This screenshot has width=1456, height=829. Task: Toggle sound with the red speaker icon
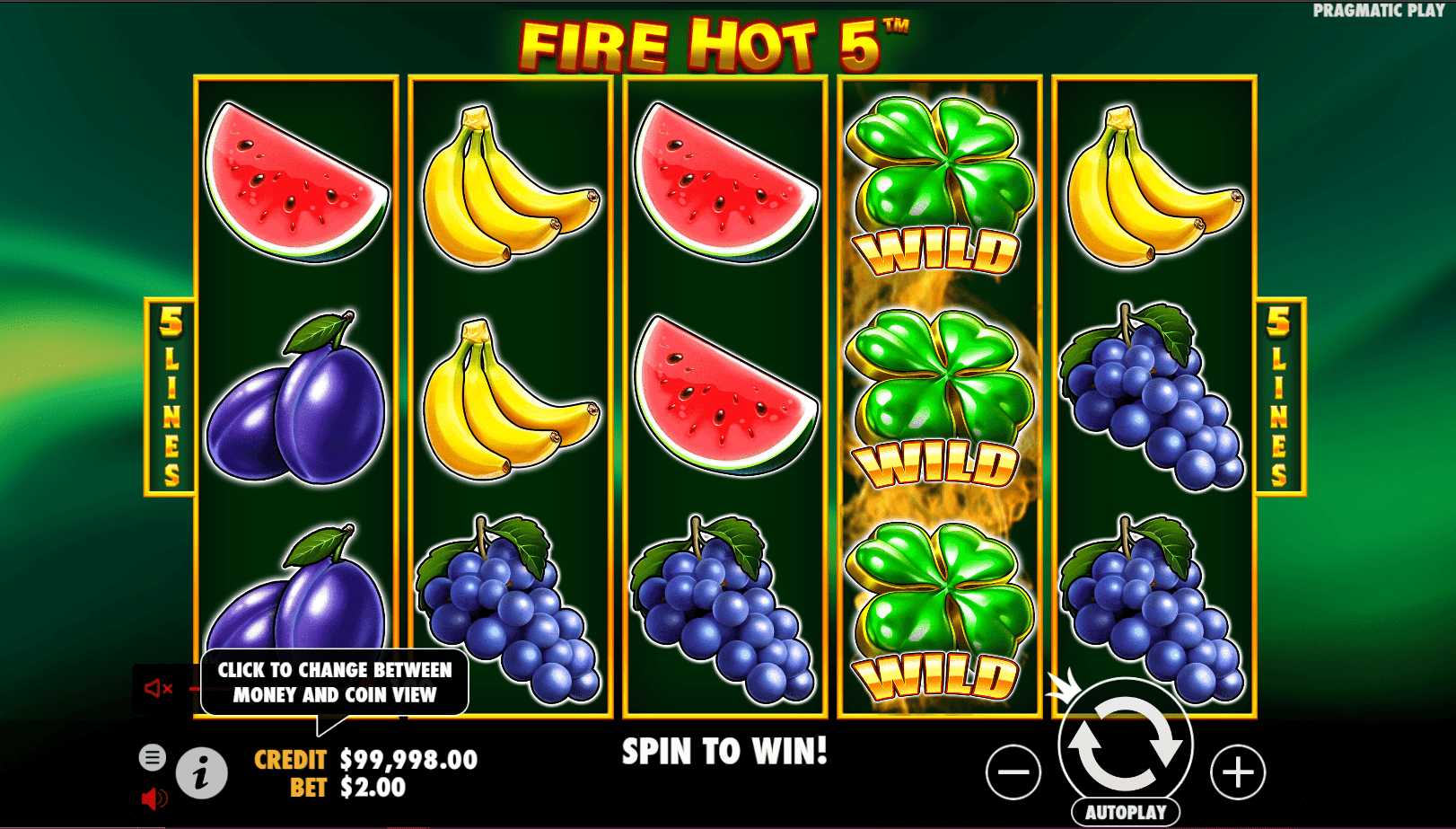coord(153,798)
